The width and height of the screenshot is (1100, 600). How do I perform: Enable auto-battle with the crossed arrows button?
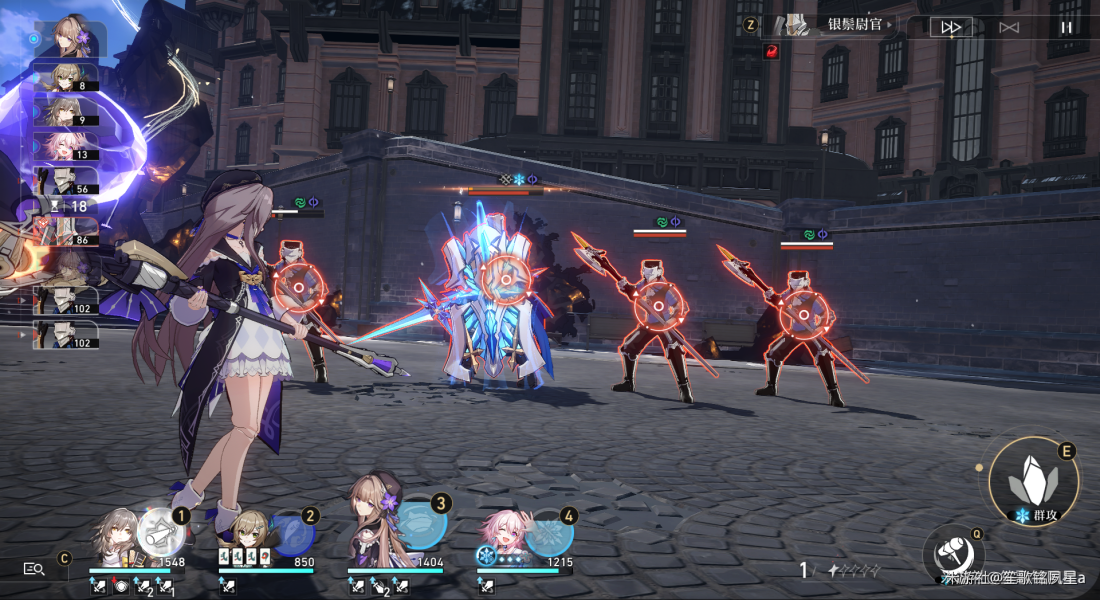pos(1009,27)
